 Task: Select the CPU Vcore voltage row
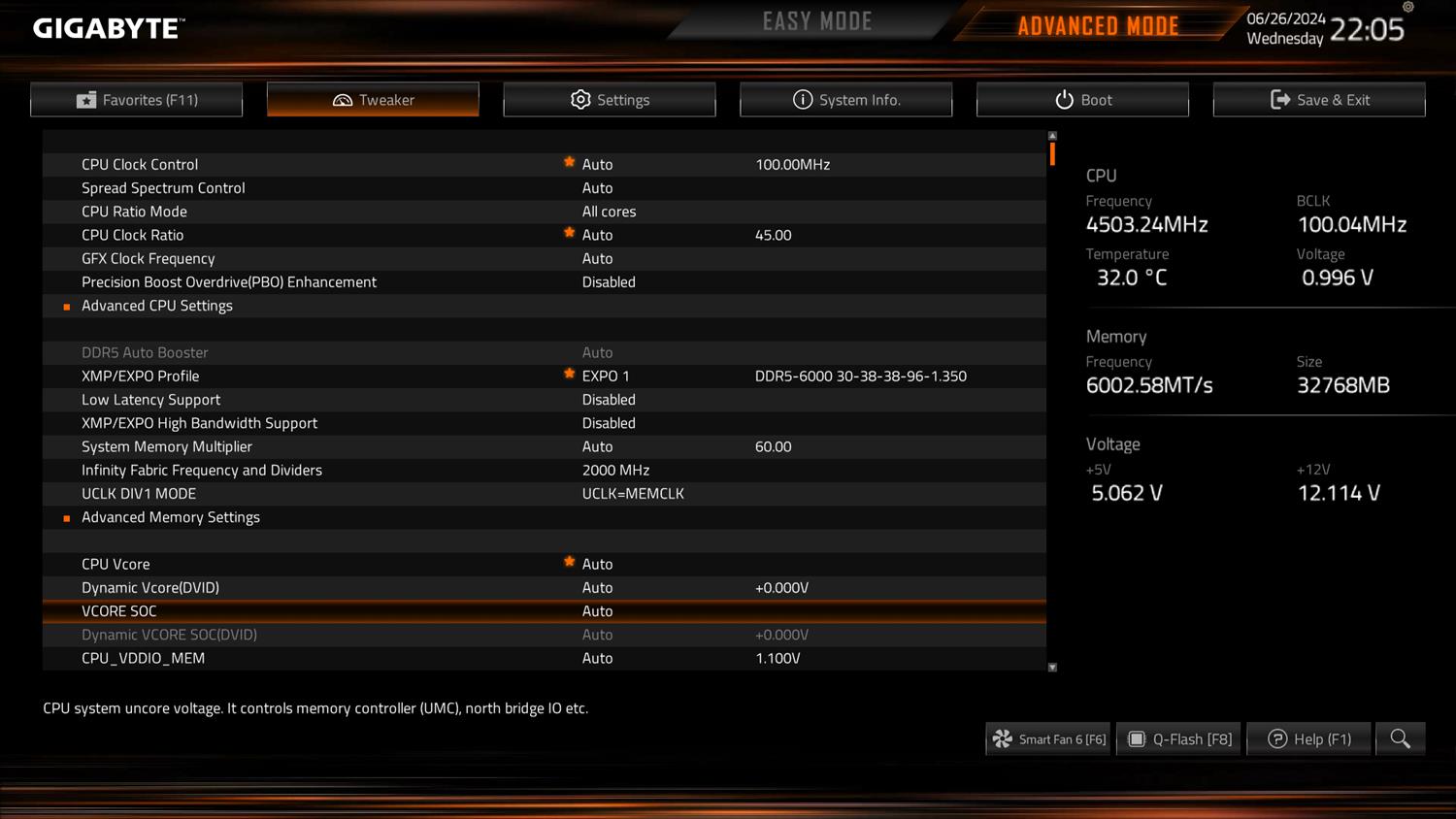pyautogui.click(x=116, y=565)
